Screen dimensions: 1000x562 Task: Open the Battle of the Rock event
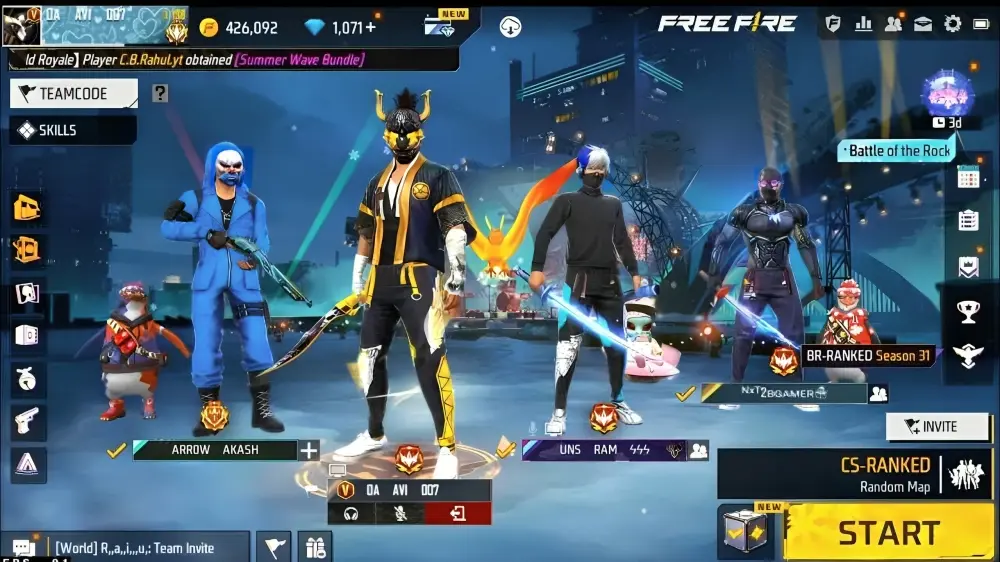click(x=898, y=151)
